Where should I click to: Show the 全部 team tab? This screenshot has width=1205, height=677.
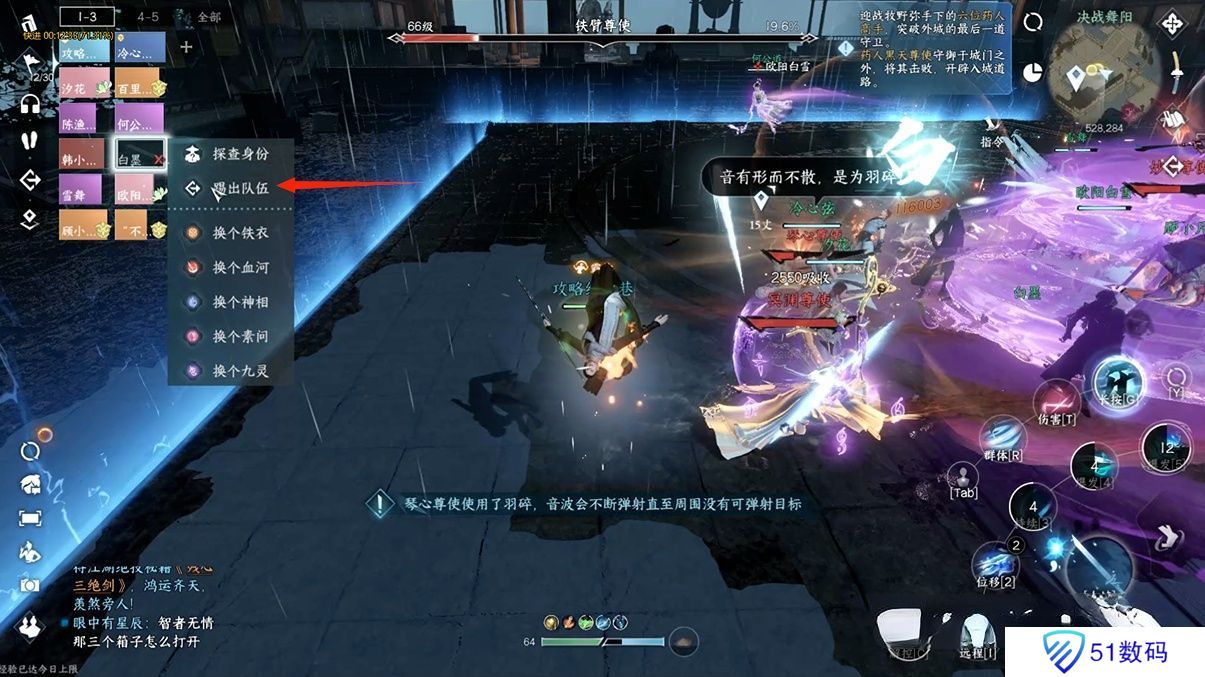click(x=208, y=17)
